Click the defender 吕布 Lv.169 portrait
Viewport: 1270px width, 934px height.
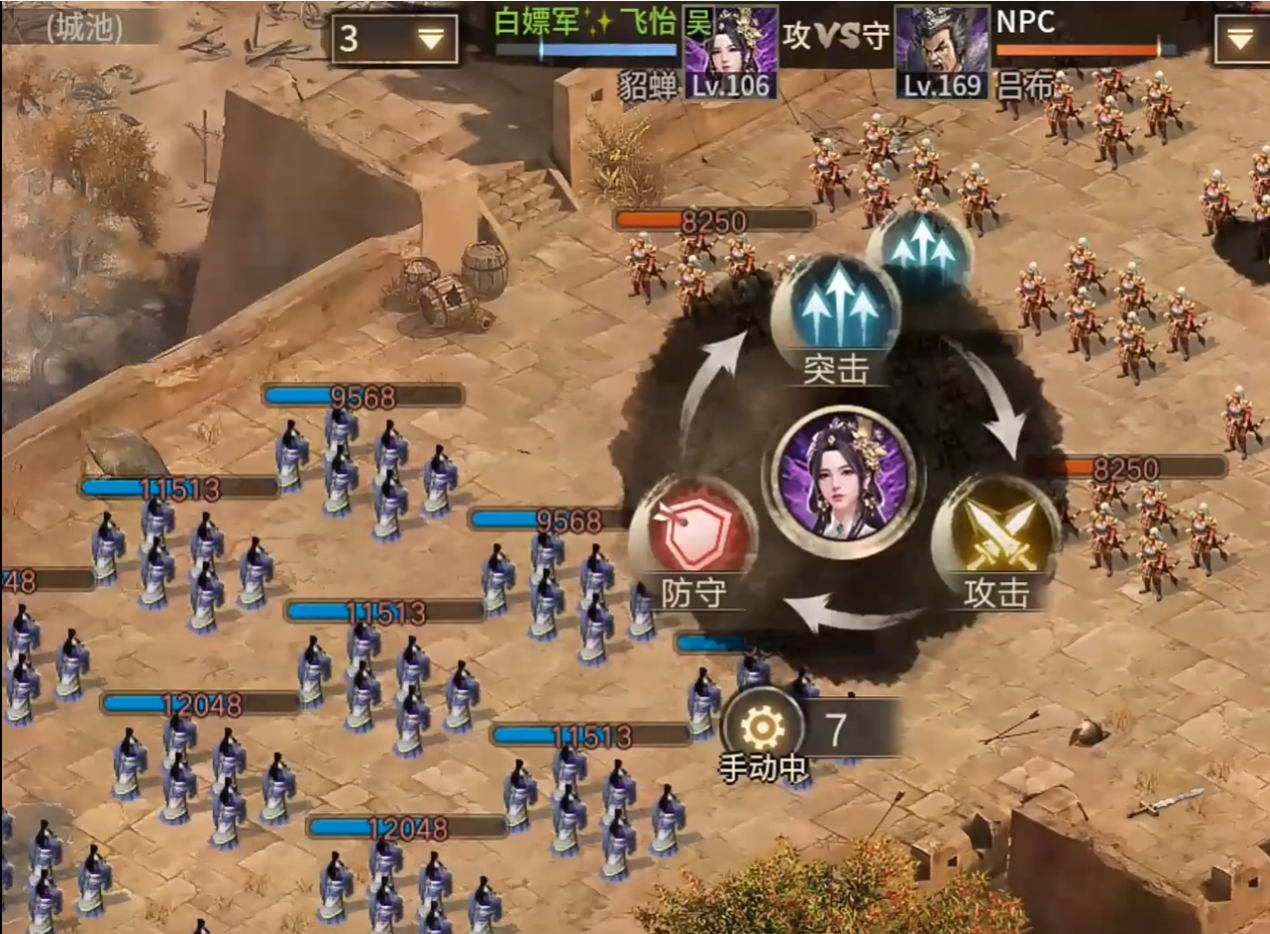click(x=942, y=51)
